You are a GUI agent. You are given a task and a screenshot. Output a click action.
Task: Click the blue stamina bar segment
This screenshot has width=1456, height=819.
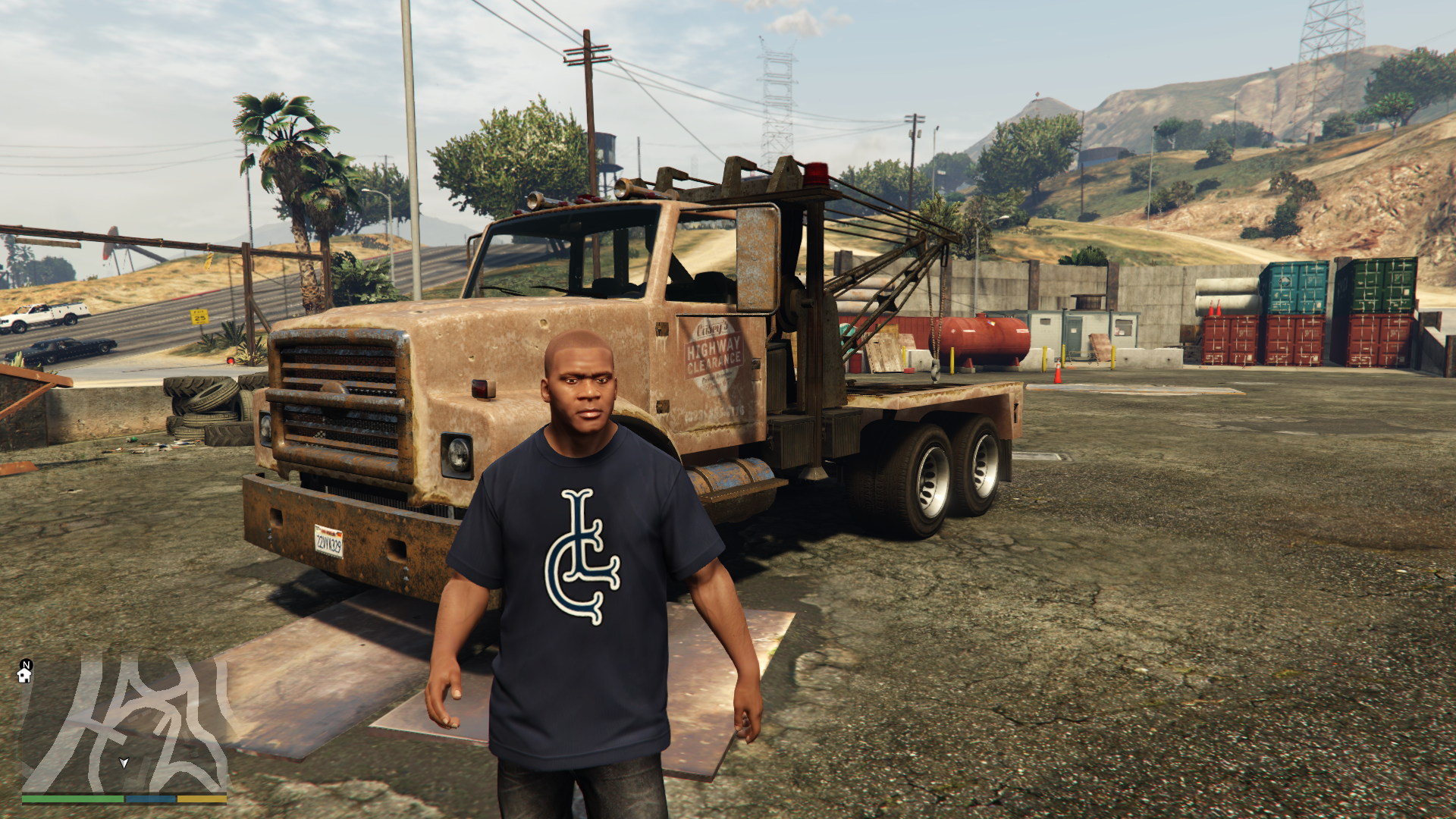click(x=150, y=799)
